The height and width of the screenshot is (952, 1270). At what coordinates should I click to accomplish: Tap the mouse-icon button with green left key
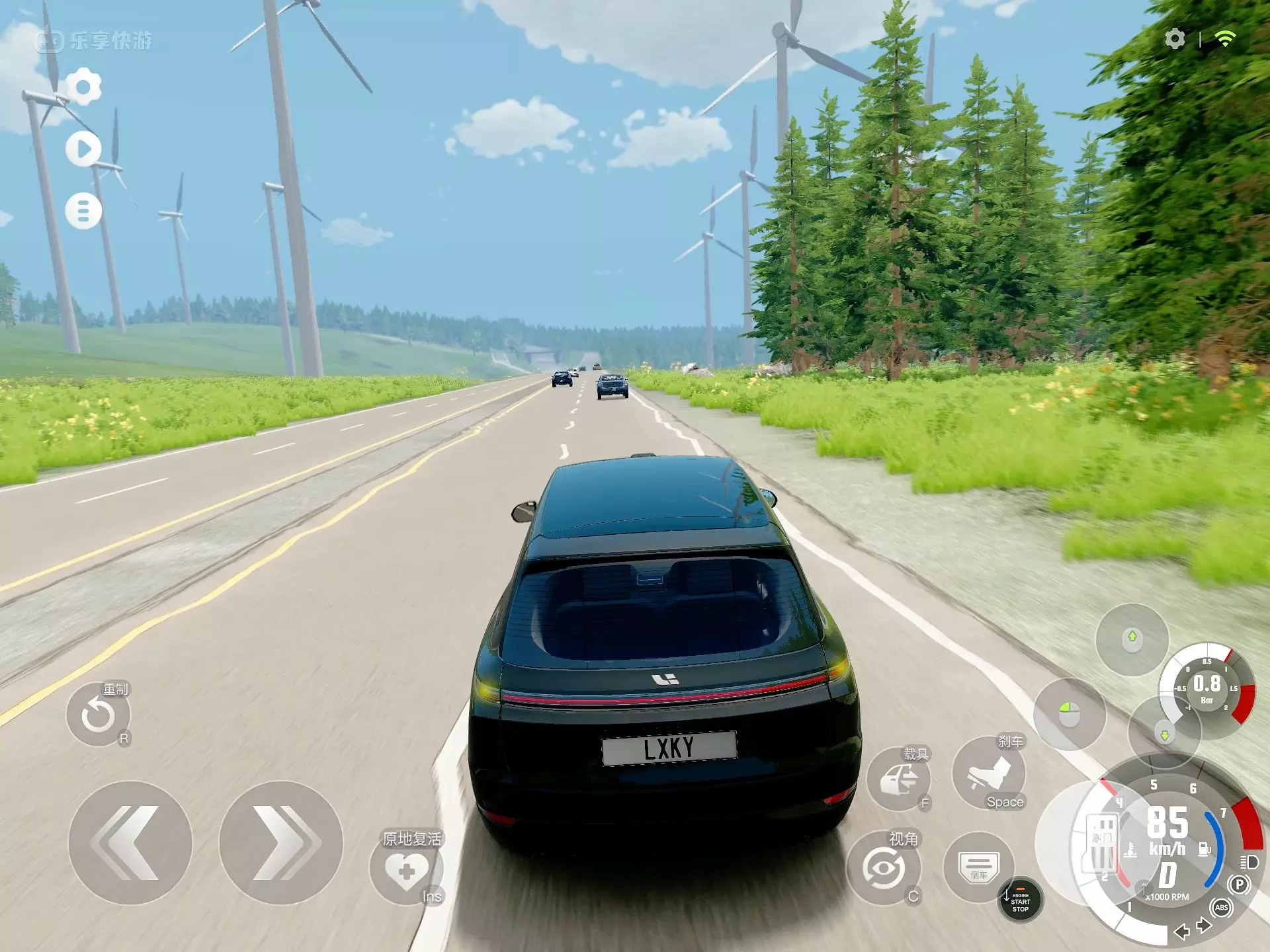[1070, 714]
